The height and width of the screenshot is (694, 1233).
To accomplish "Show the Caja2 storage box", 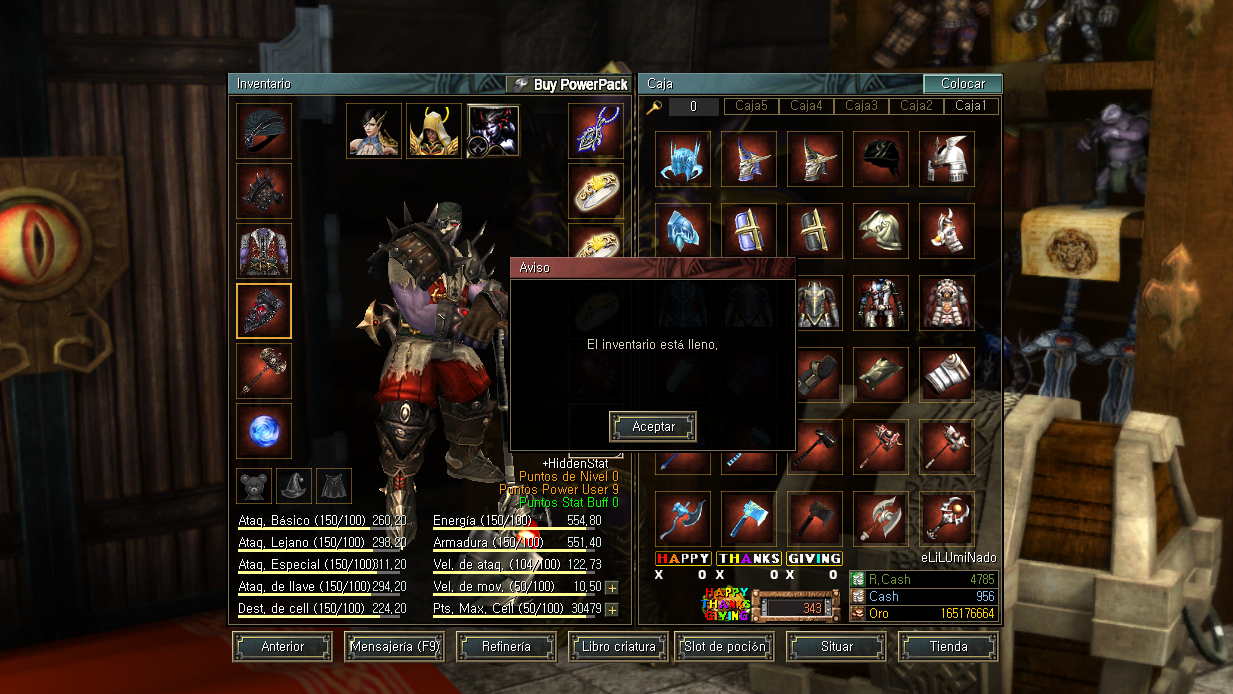I will click(x=916, y=106).
